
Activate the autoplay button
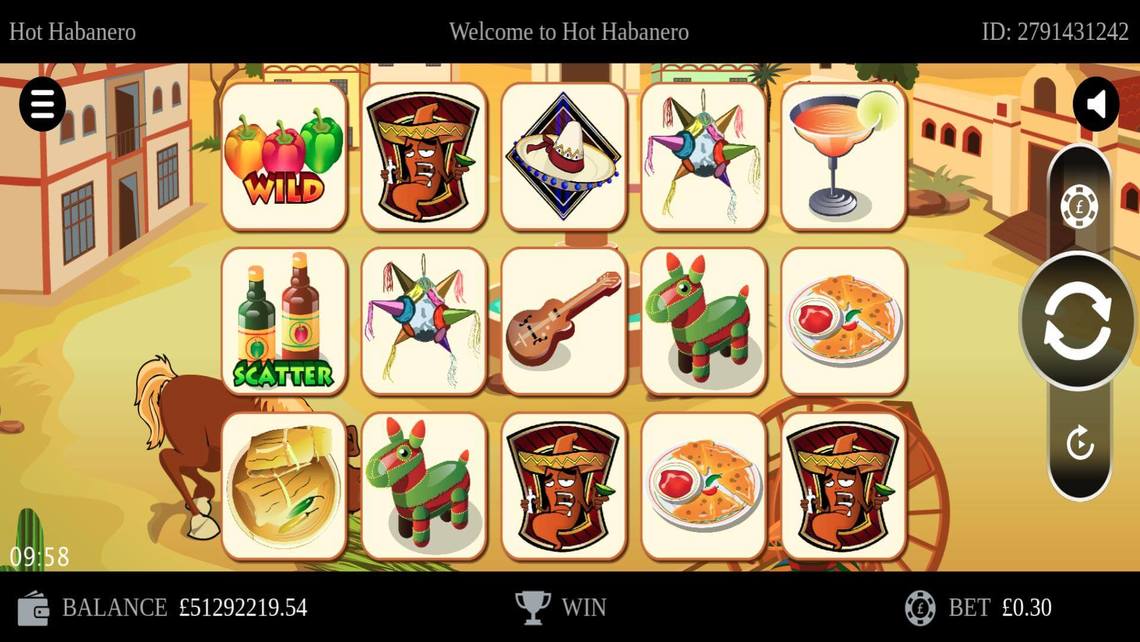1079,442
